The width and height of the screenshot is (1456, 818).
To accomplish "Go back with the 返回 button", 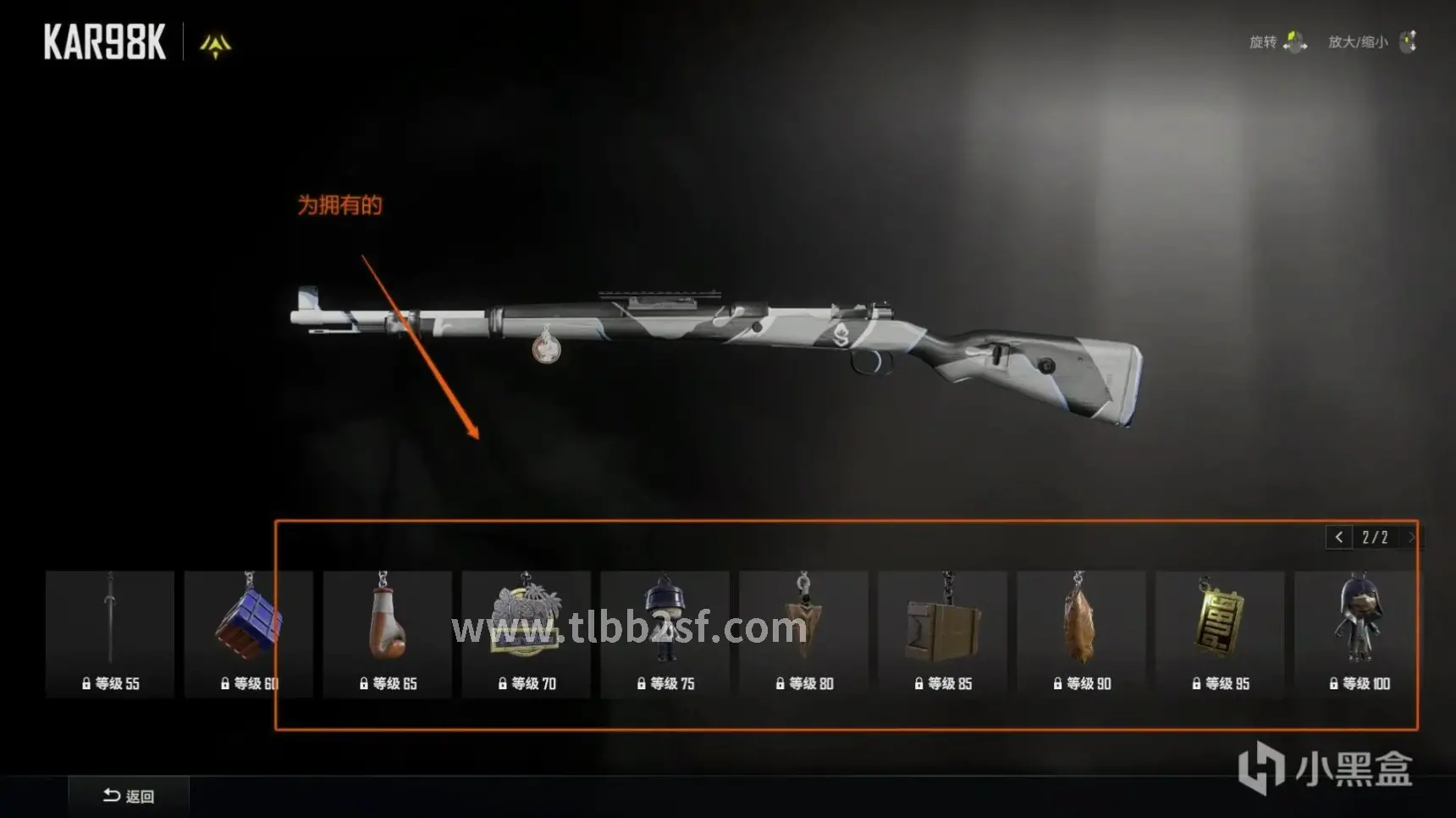I will click(x=129, y=796).
